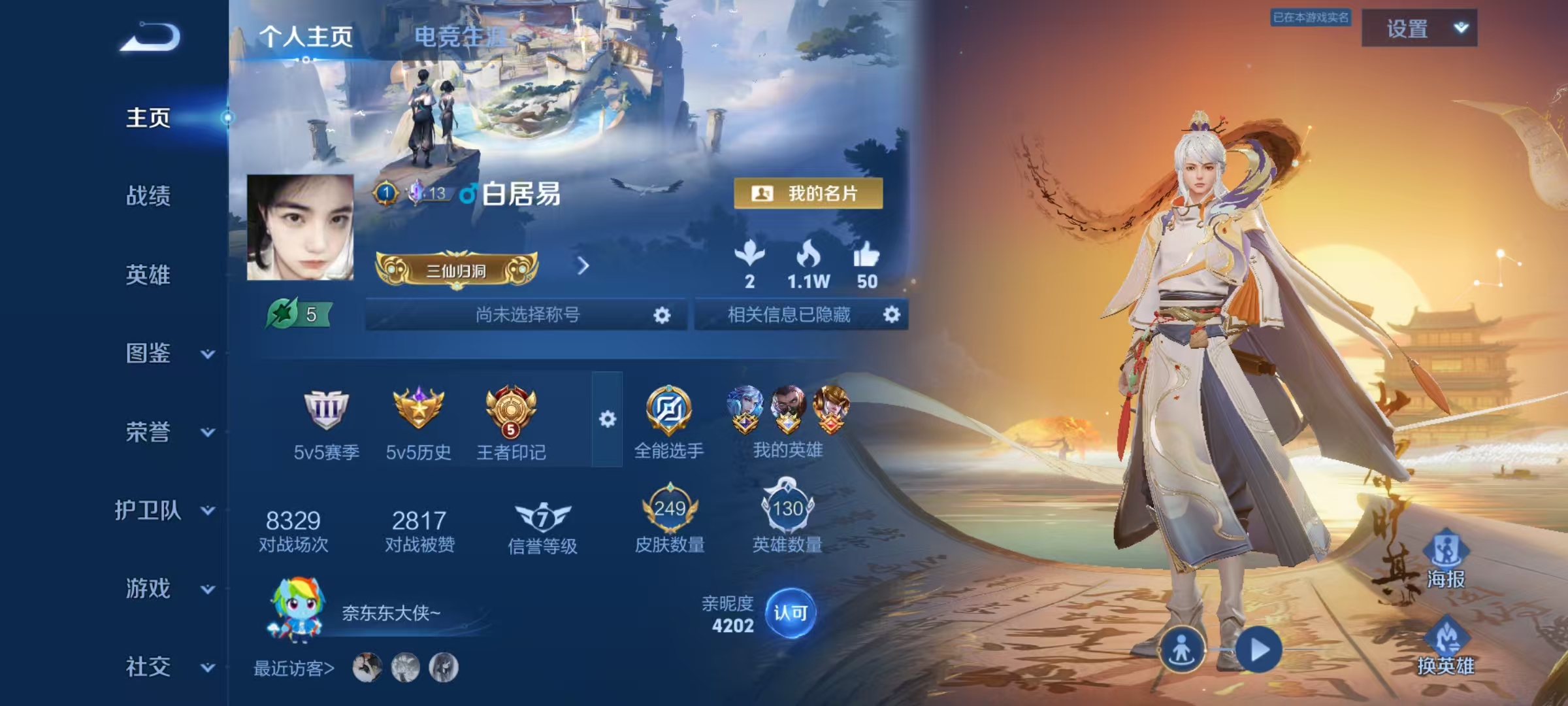Select 英雄 in the side menu
The width and height of the screenshot is (1568, 706).
point(148,275)
